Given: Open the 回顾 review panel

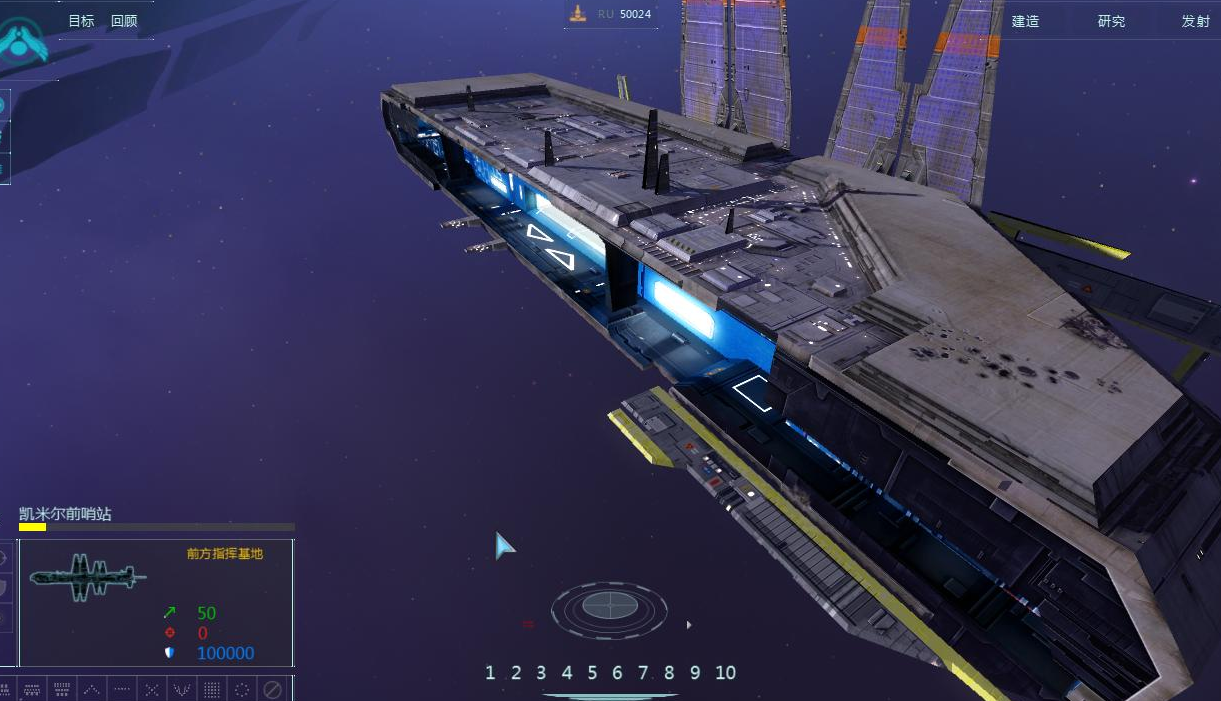Looking at the screenshot, I should pyautogui.click(x=124, y=21).
